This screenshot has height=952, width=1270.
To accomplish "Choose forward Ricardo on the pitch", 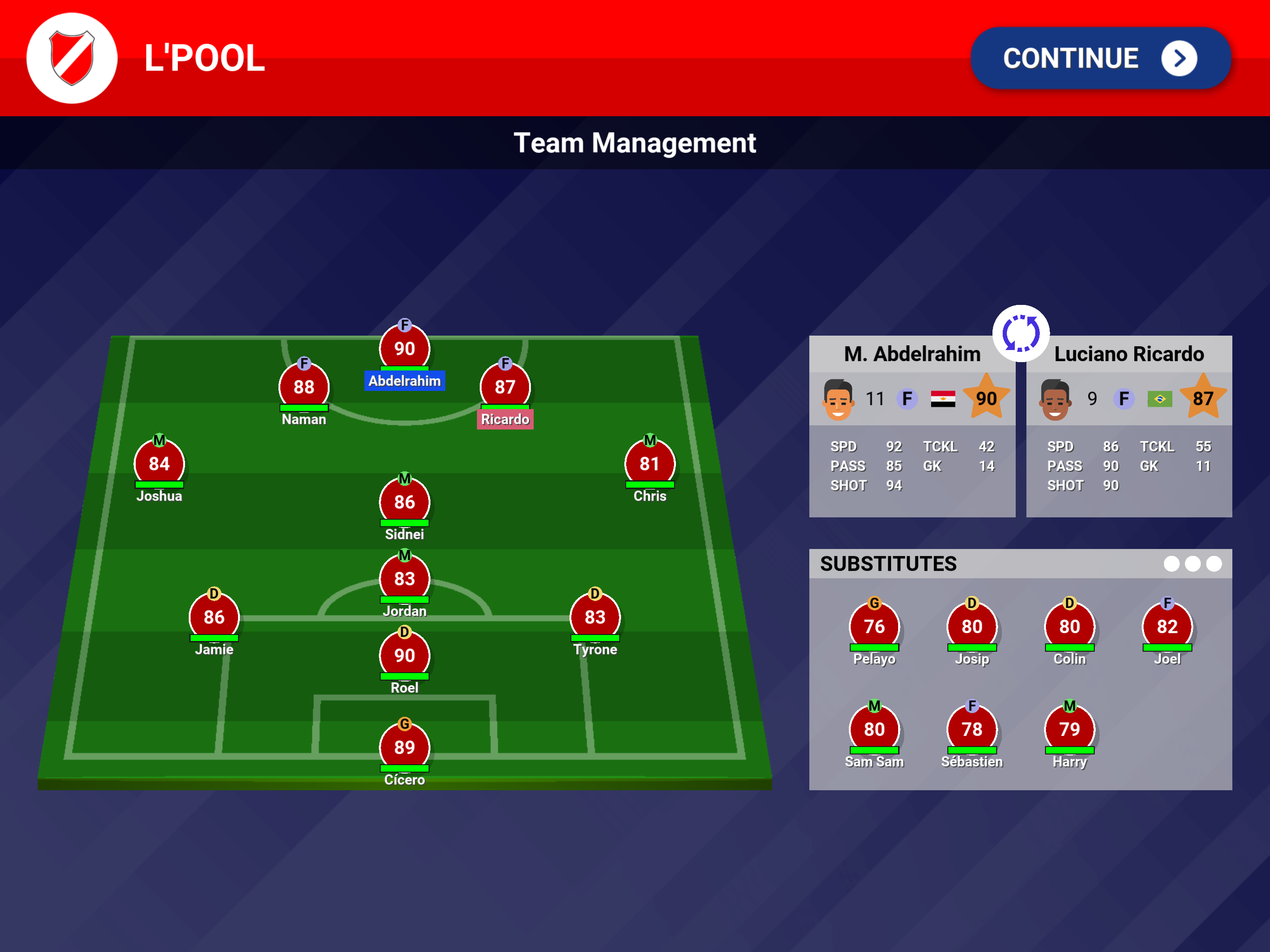I will point(505,387).
